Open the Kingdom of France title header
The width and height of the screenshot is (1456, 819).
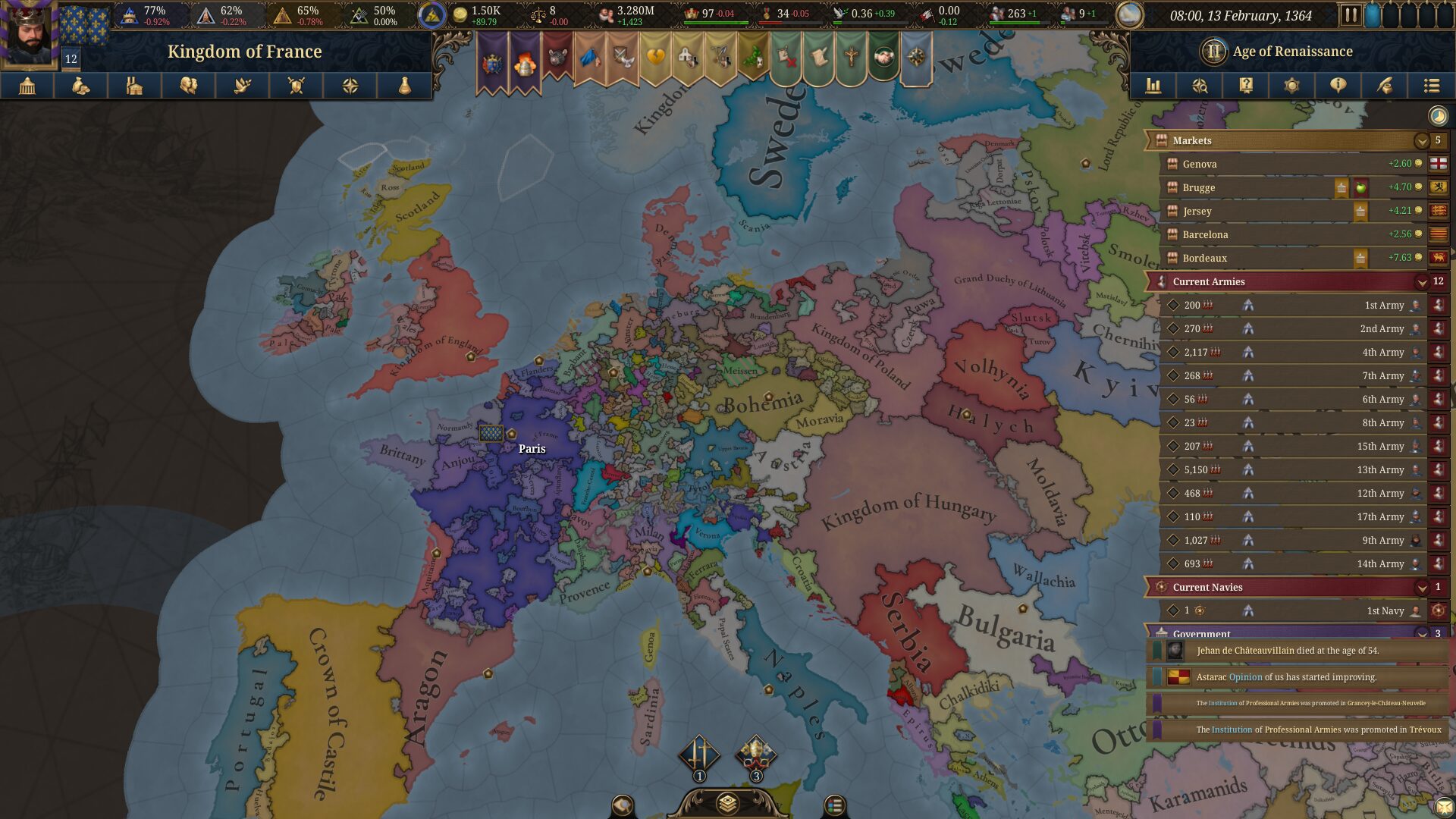tap(244, 51)
